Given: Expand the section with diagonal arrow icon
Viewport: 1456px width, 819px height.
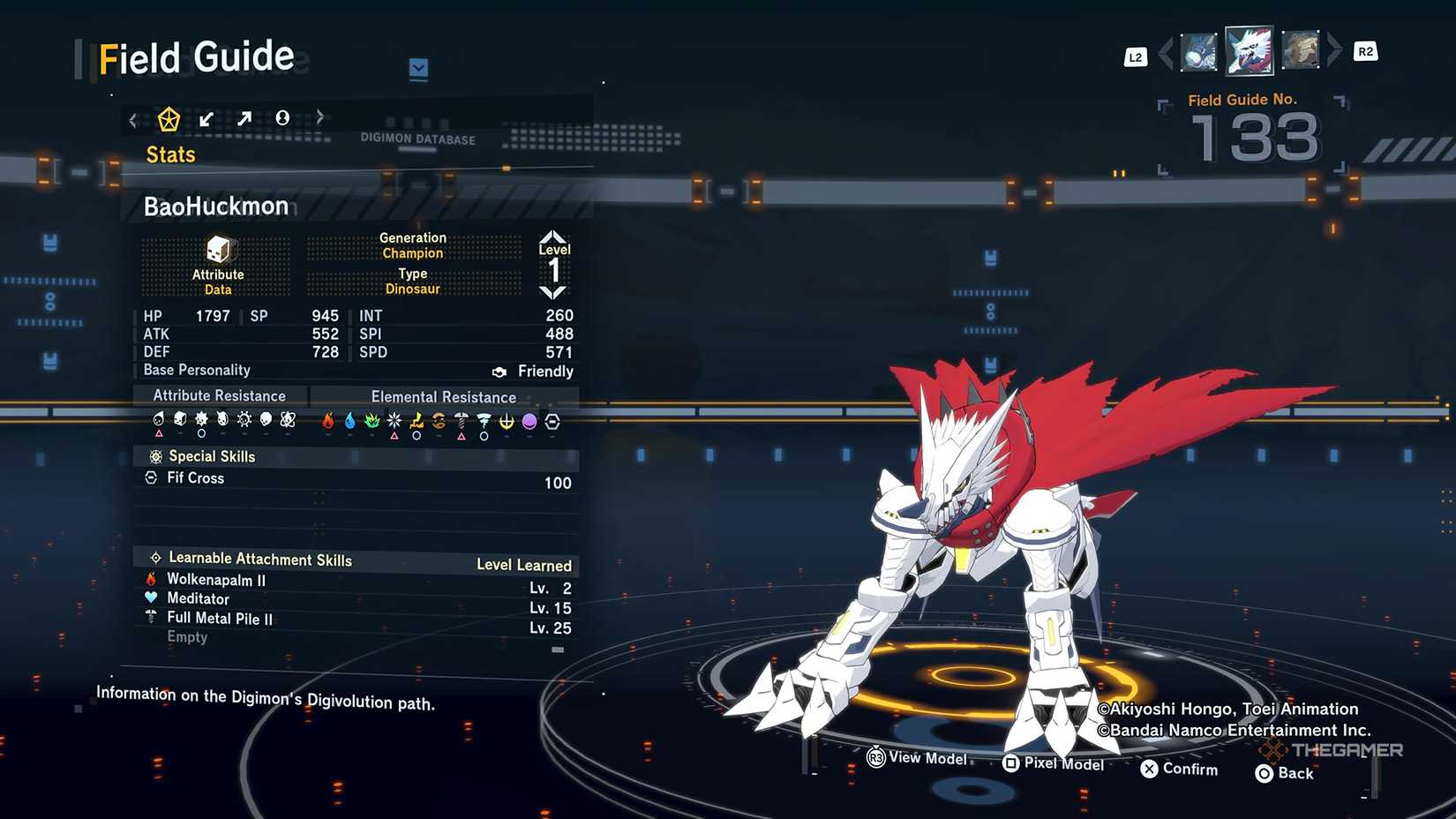Looking at the screenshot, I should pos(244,117).
